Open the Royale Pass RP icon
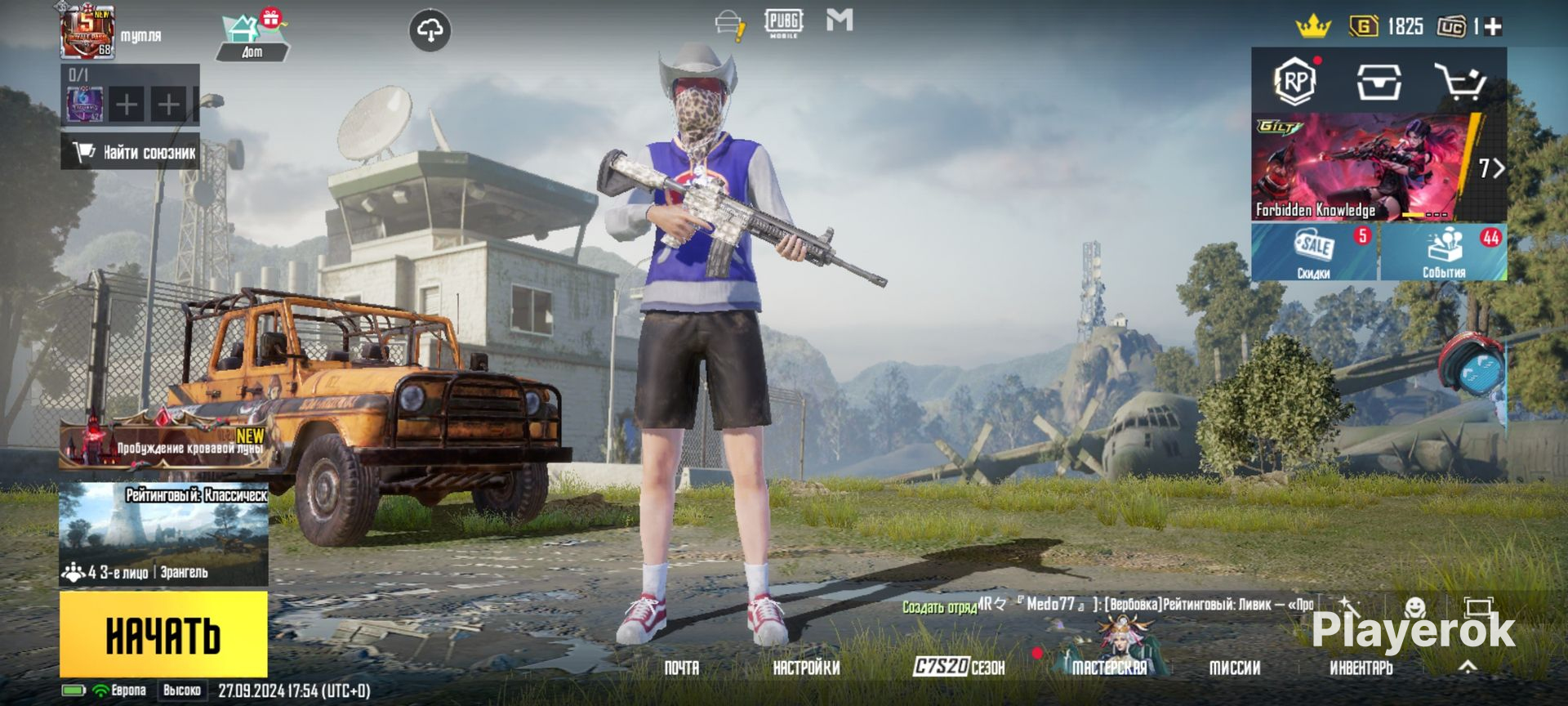The image size is (1568, 706). [x=1295, y=81]
